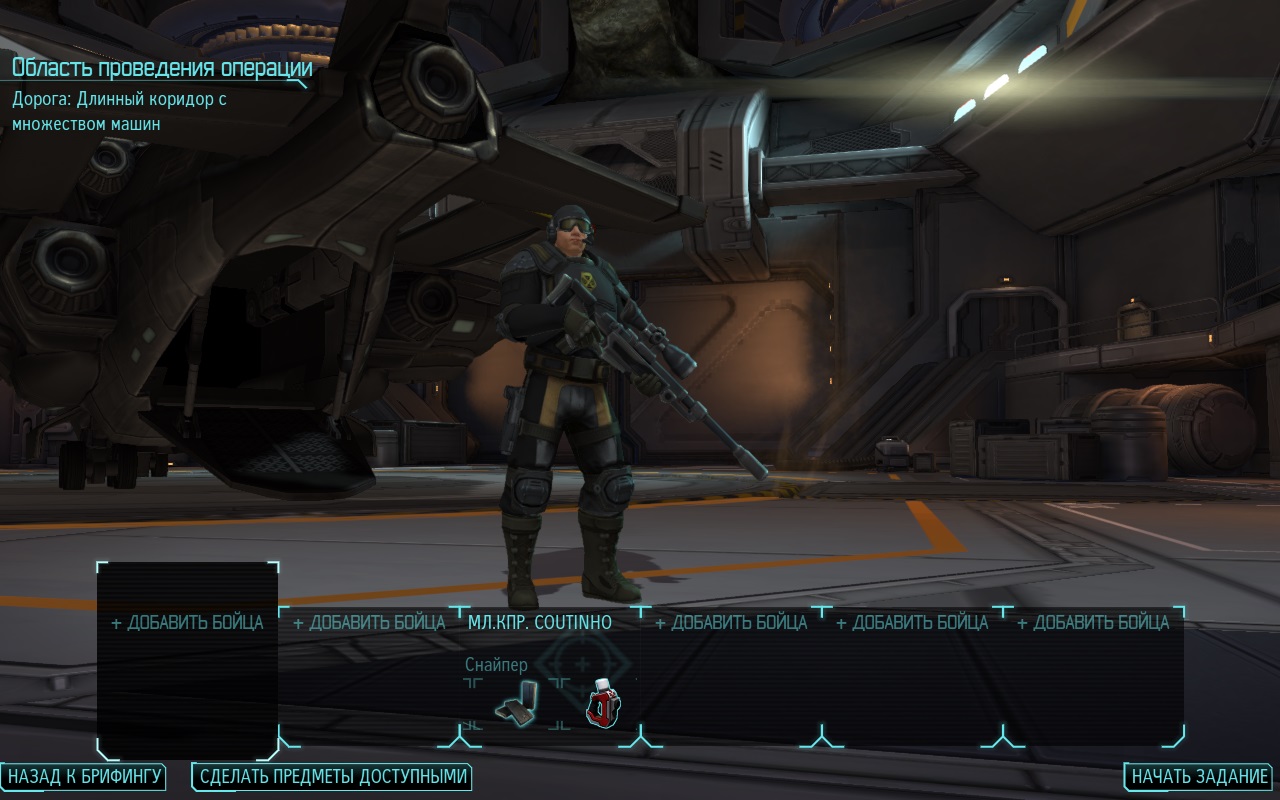Image resolution: width=1280 pixels, height=800 pixels.
Task: Go back via Назад к брифингу
Action: 83,776
